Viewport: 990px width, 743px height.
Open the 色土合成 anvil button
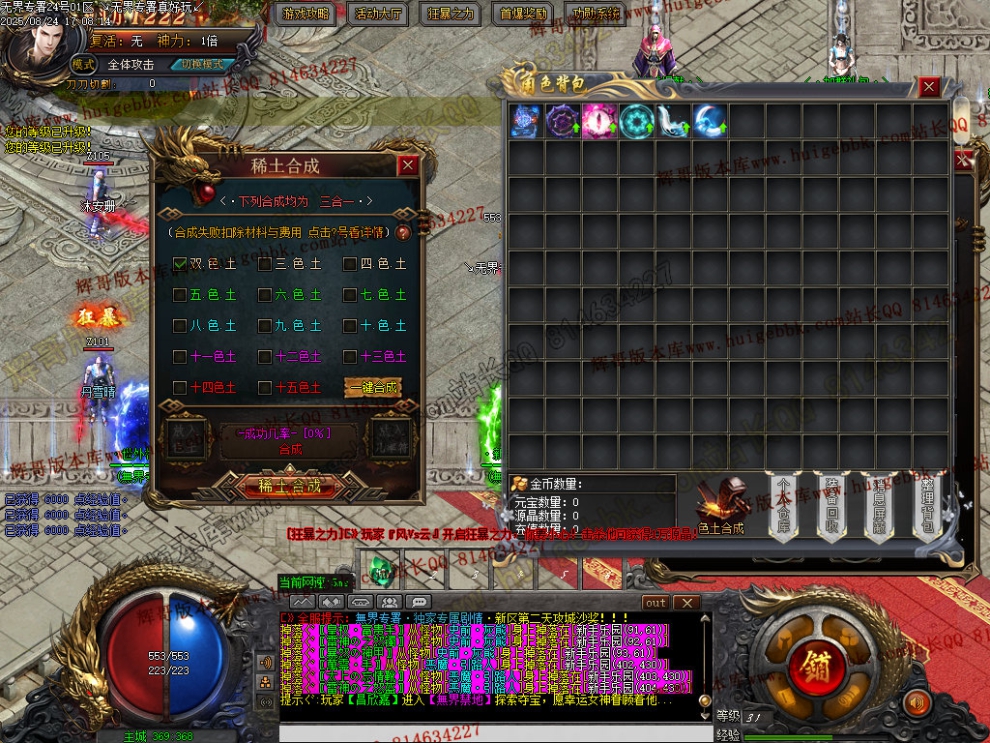(x=720, y=505)
